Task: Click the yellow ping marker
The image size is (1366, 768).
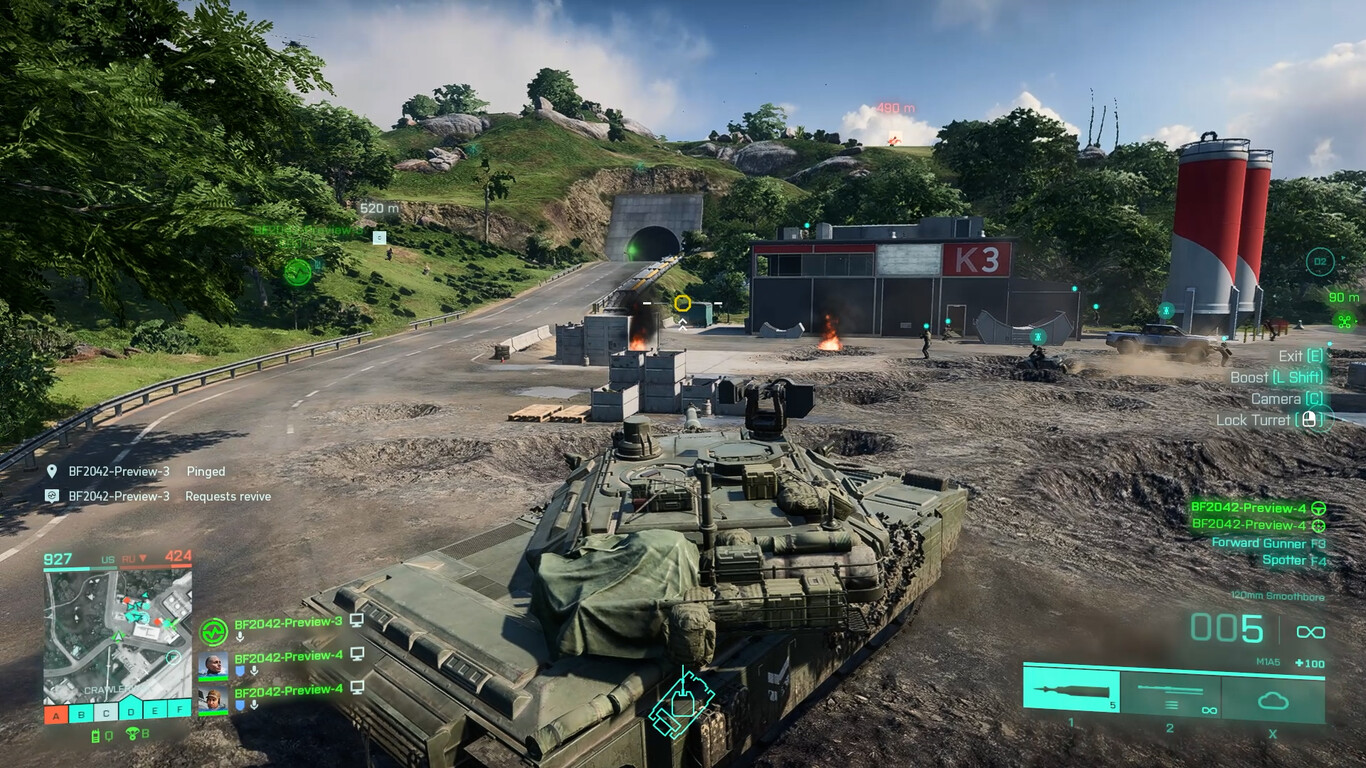Action: (683, 302)
